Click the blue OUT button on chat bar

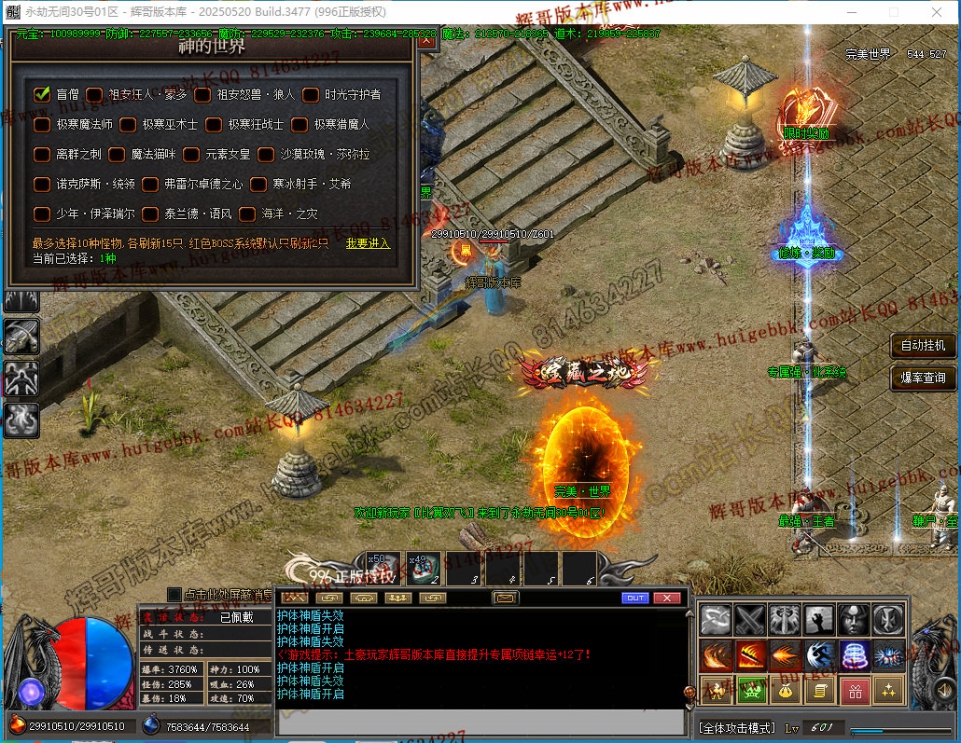[x=635, y=598]
